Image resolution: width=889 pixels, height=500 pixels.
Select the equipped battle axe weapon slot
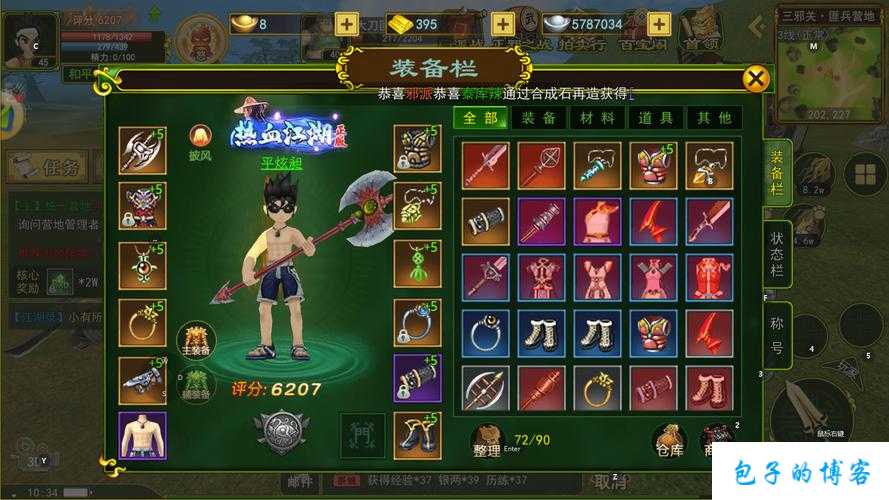(142, 150)
